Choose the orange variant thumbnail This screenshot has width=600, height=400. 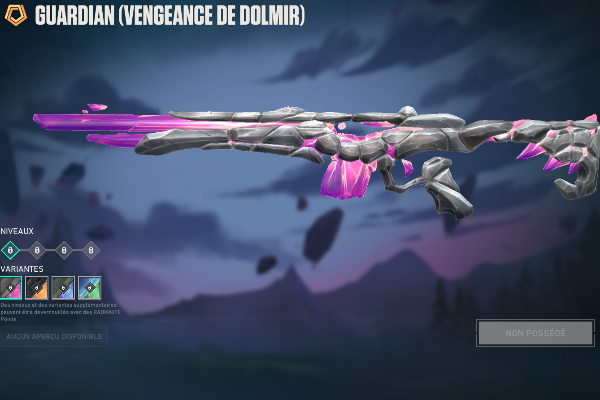click(x=37, y=288)
